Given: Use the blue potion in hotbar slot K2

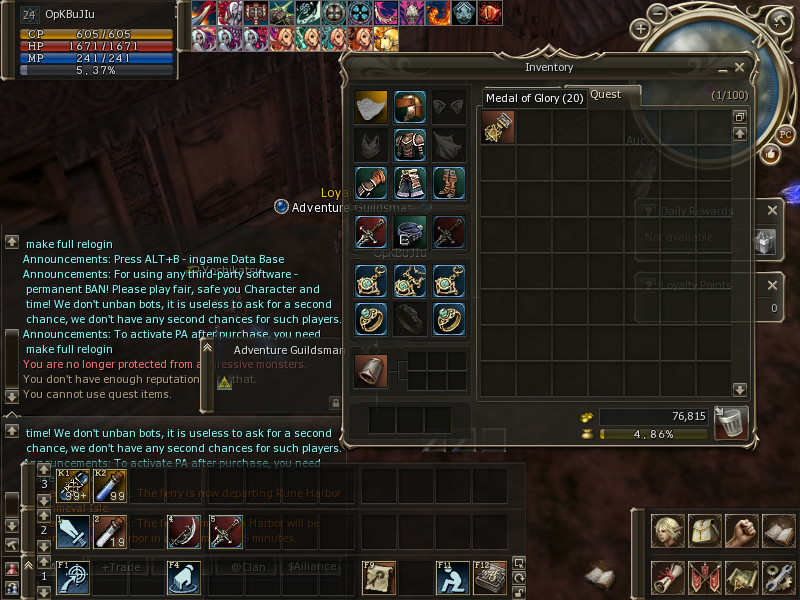Looking at the screenshot, I should (110, 487).
